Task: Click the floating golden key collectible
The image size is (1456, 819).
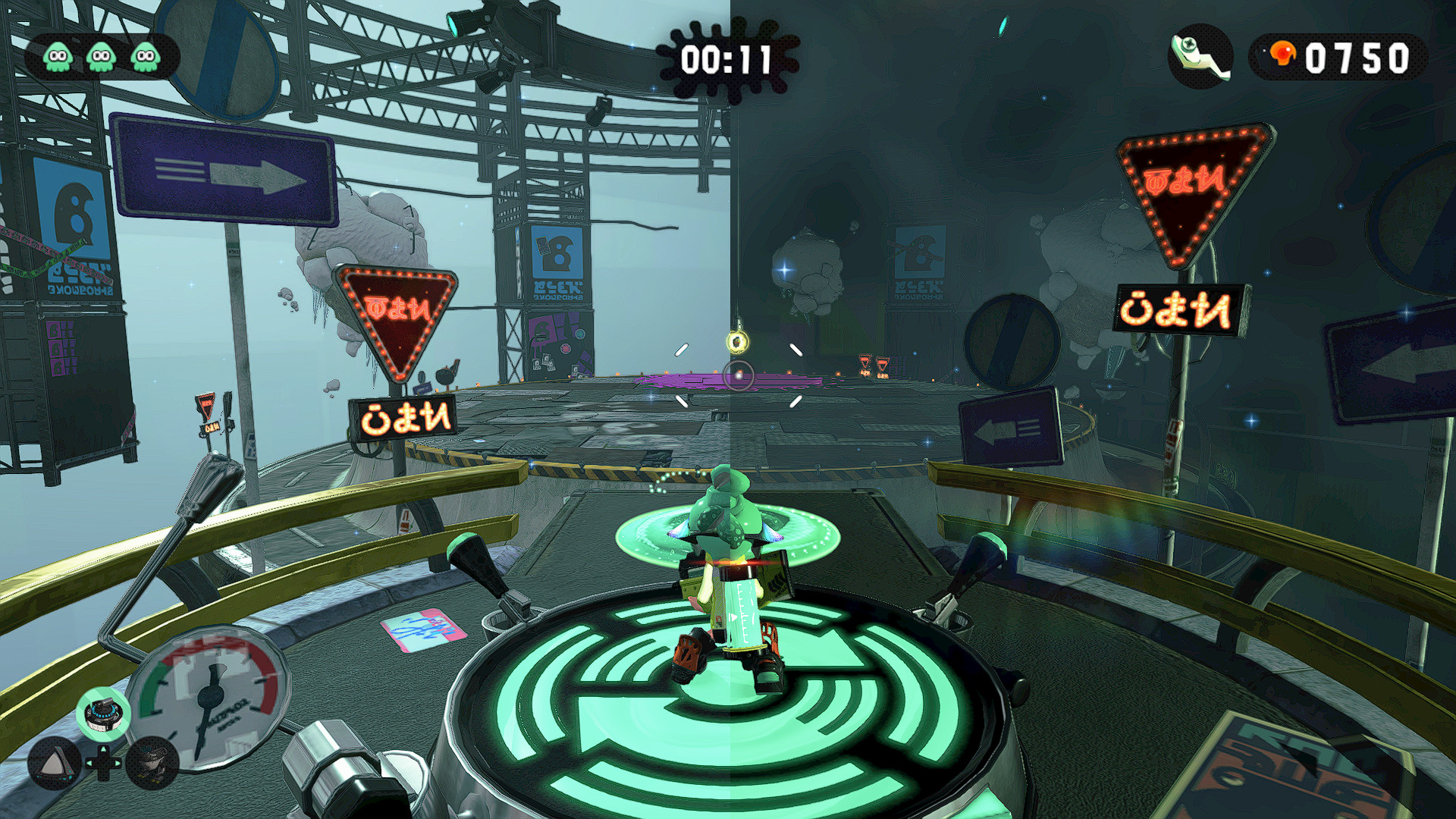Action: pyautogui.click(x=737, y=342)
